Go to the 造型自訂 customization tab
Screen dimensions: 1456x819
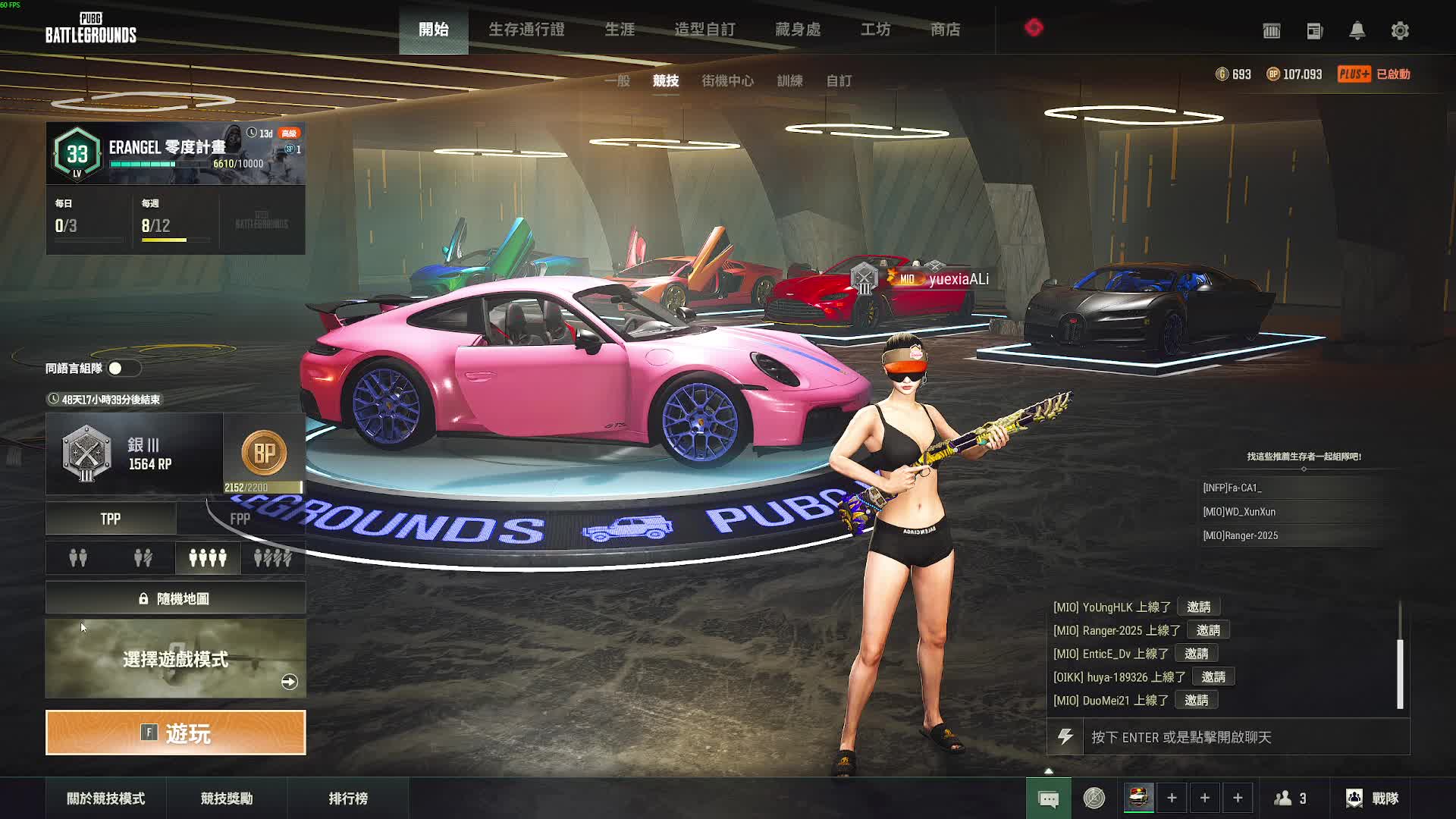(704, 30)
